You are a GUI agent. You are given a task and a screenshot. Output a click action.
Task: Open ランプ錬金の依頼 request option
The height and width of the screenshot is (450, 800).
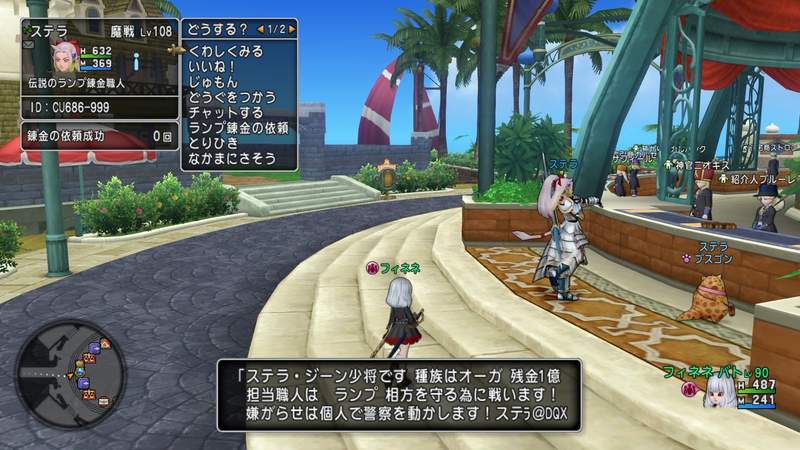pyautogui.click(x=239, y=128)
